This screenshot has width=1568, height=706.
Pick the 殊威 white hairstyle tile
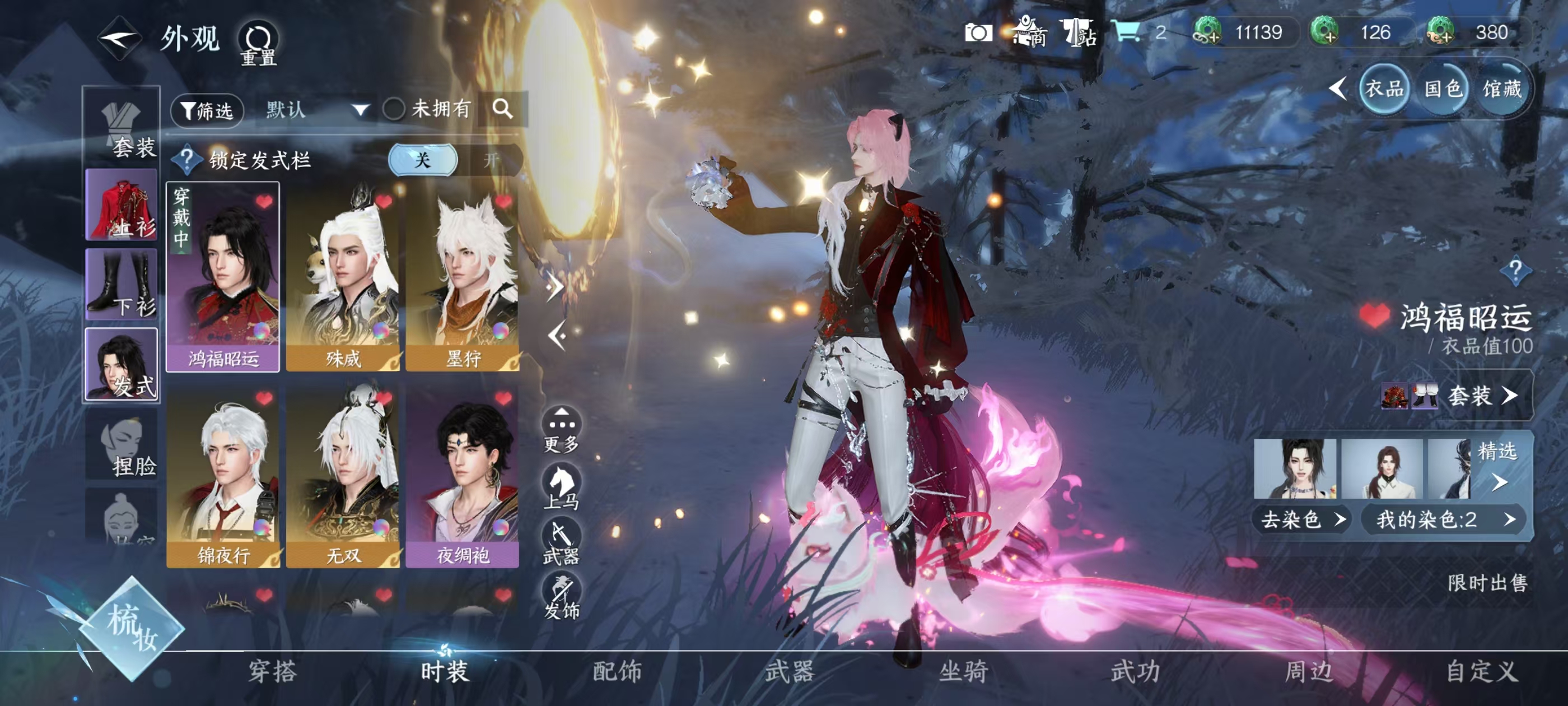tap(343, 277)
